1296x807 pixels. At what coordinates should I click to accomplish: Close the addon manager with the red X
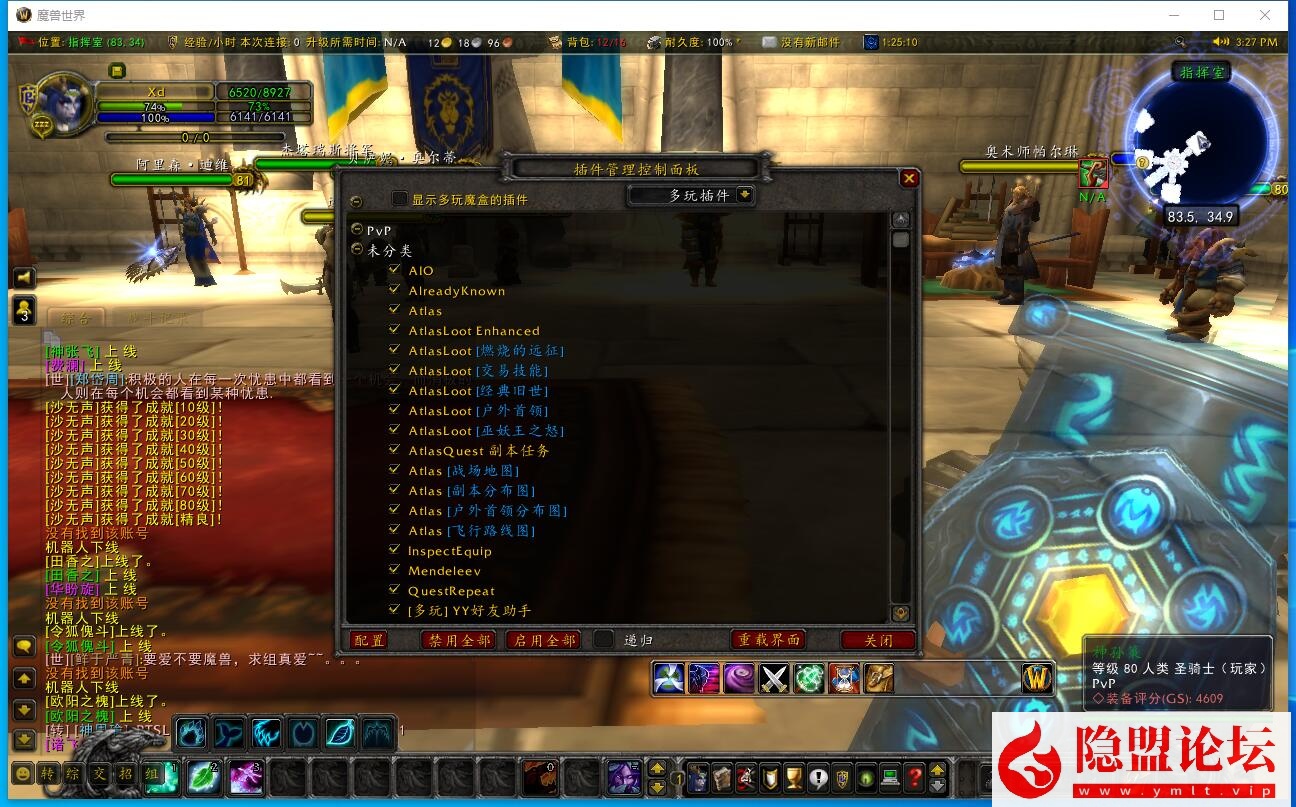click(909, 178)
